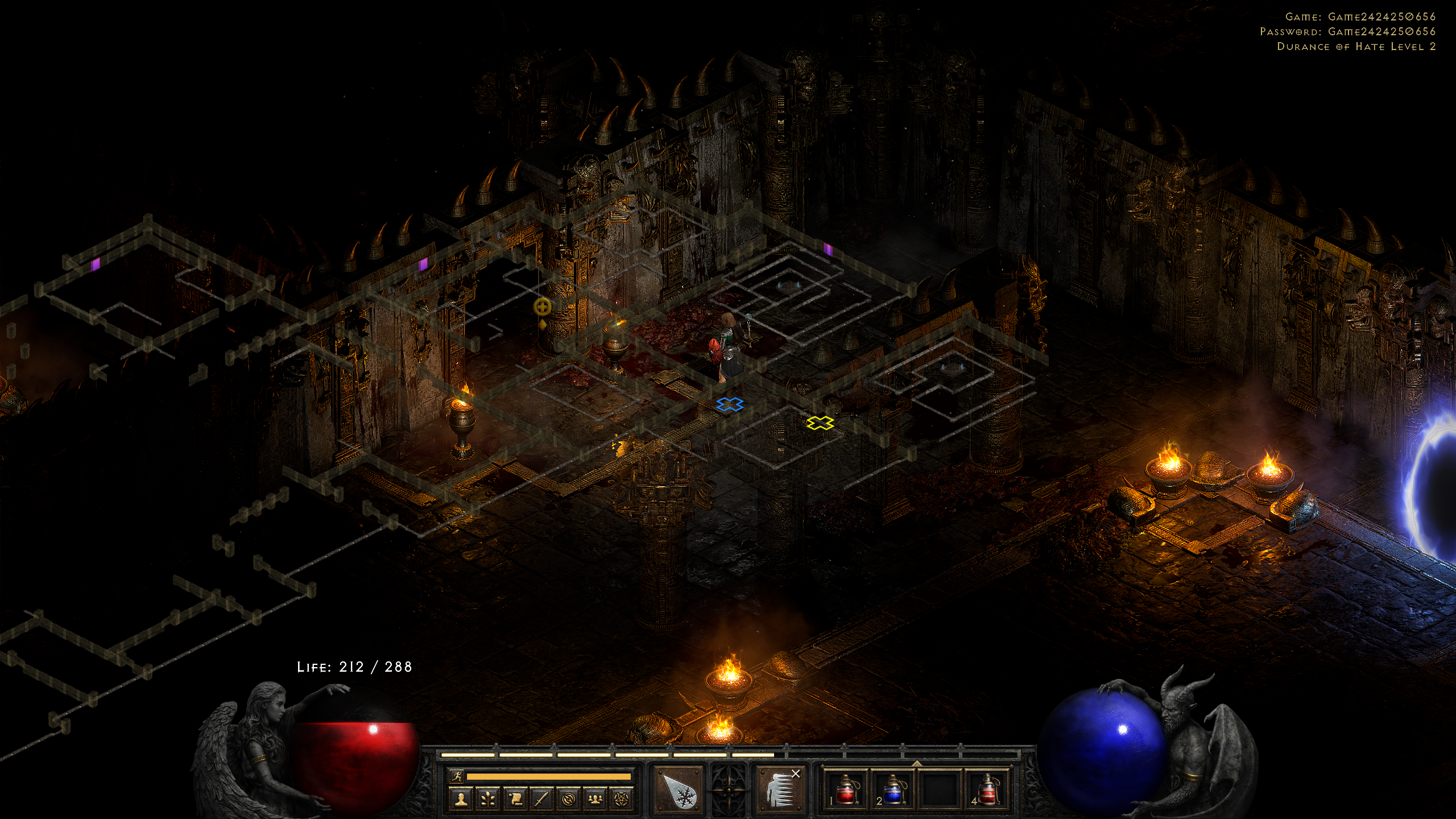1456x819 pixels.
Task: Select the left ice bolt skill
Action: pyautogui.click(x=679, y=789)
